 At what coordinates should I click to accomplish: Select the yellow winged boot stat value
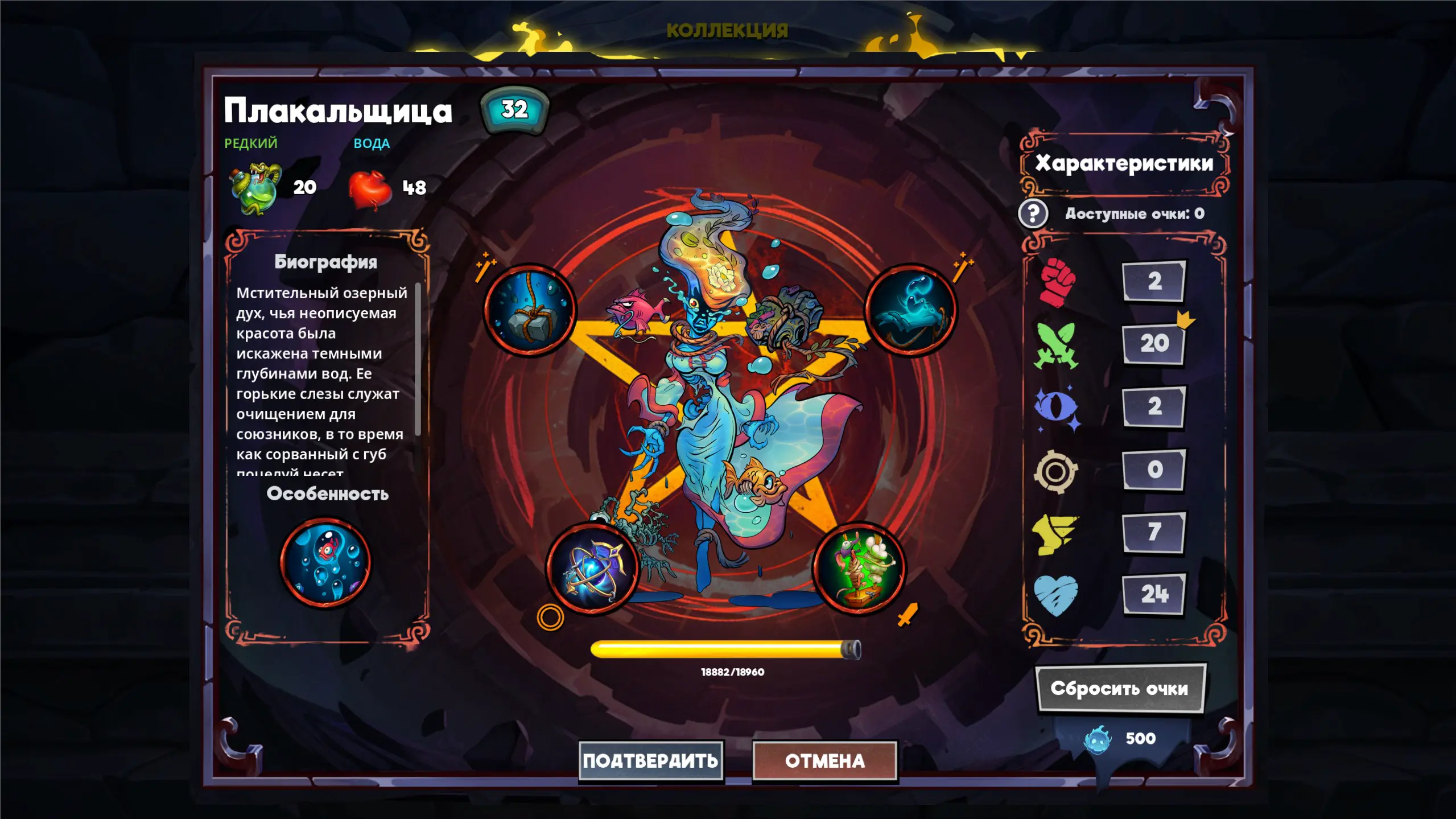[x=1154, y=532]
